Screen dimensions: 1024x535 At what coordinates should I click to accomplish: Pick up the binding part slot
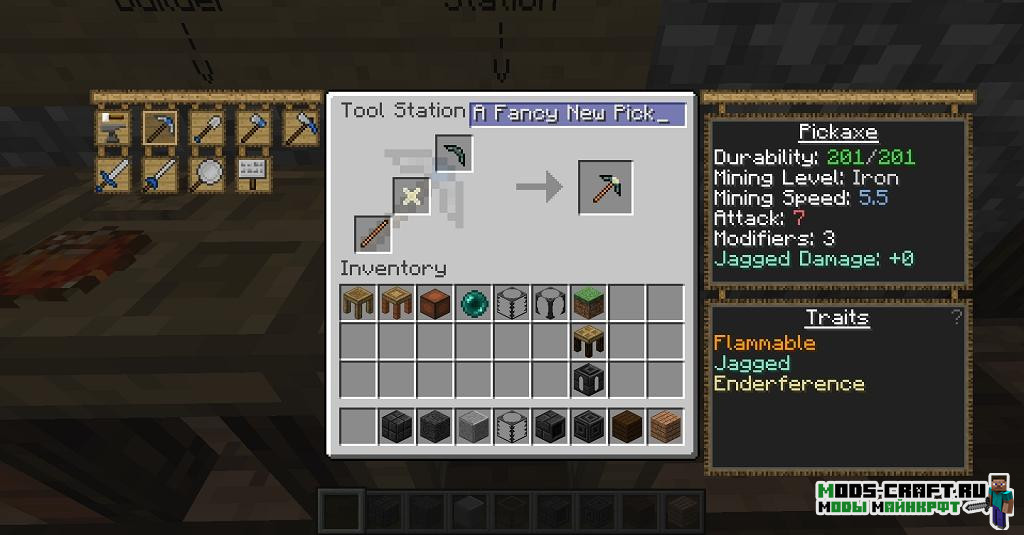(x=410, y=196)
